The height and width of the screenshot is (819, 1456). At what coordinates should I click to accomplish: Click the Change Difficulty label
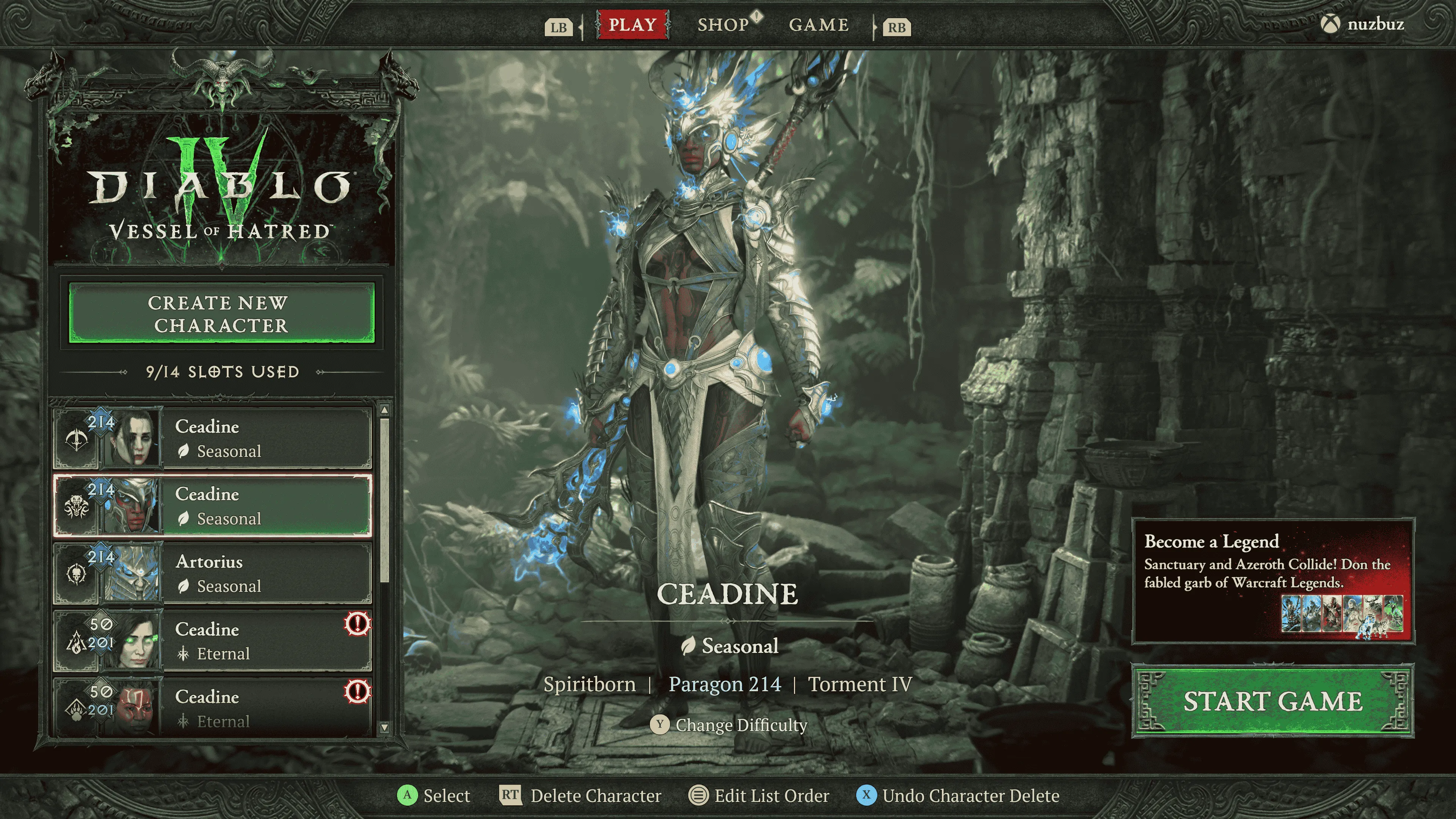(741, 725)
